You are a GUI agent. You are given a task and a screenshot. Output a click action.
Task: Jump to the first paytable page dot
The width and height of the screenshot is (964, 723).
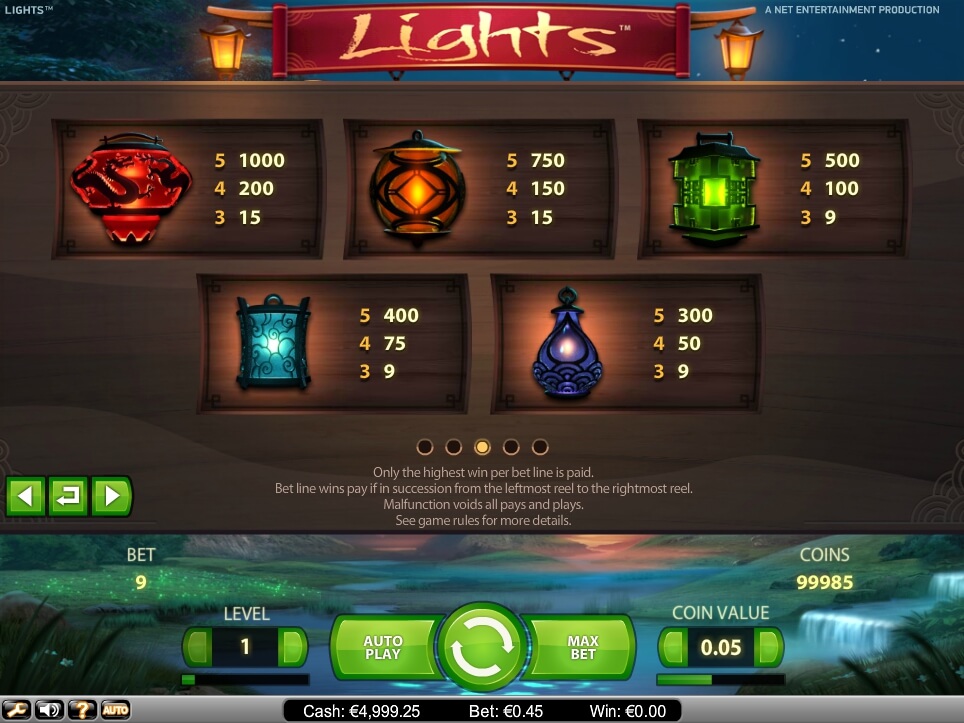click(425, 447)
